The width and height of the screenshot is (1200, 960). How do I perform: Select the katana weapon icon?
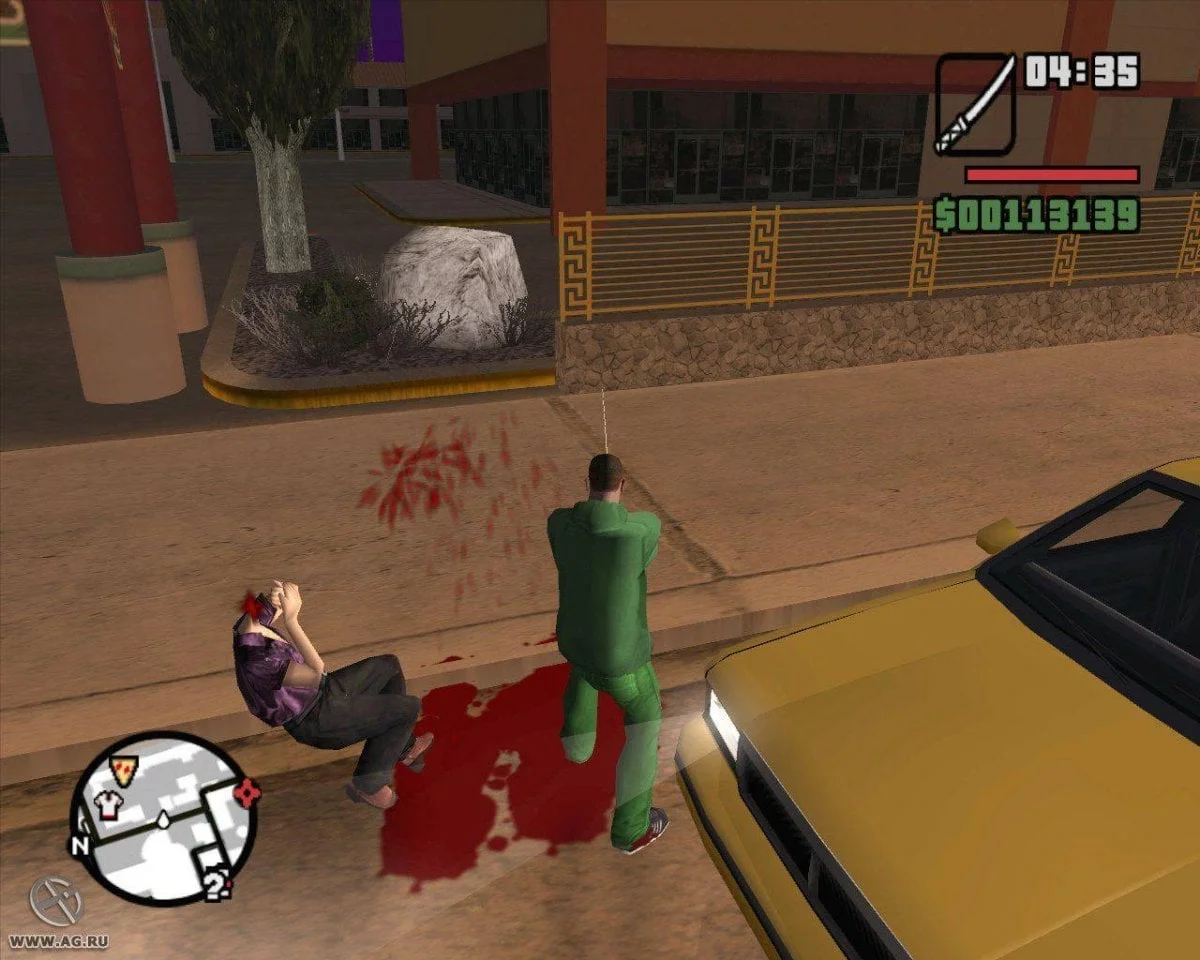click(975, 104)
